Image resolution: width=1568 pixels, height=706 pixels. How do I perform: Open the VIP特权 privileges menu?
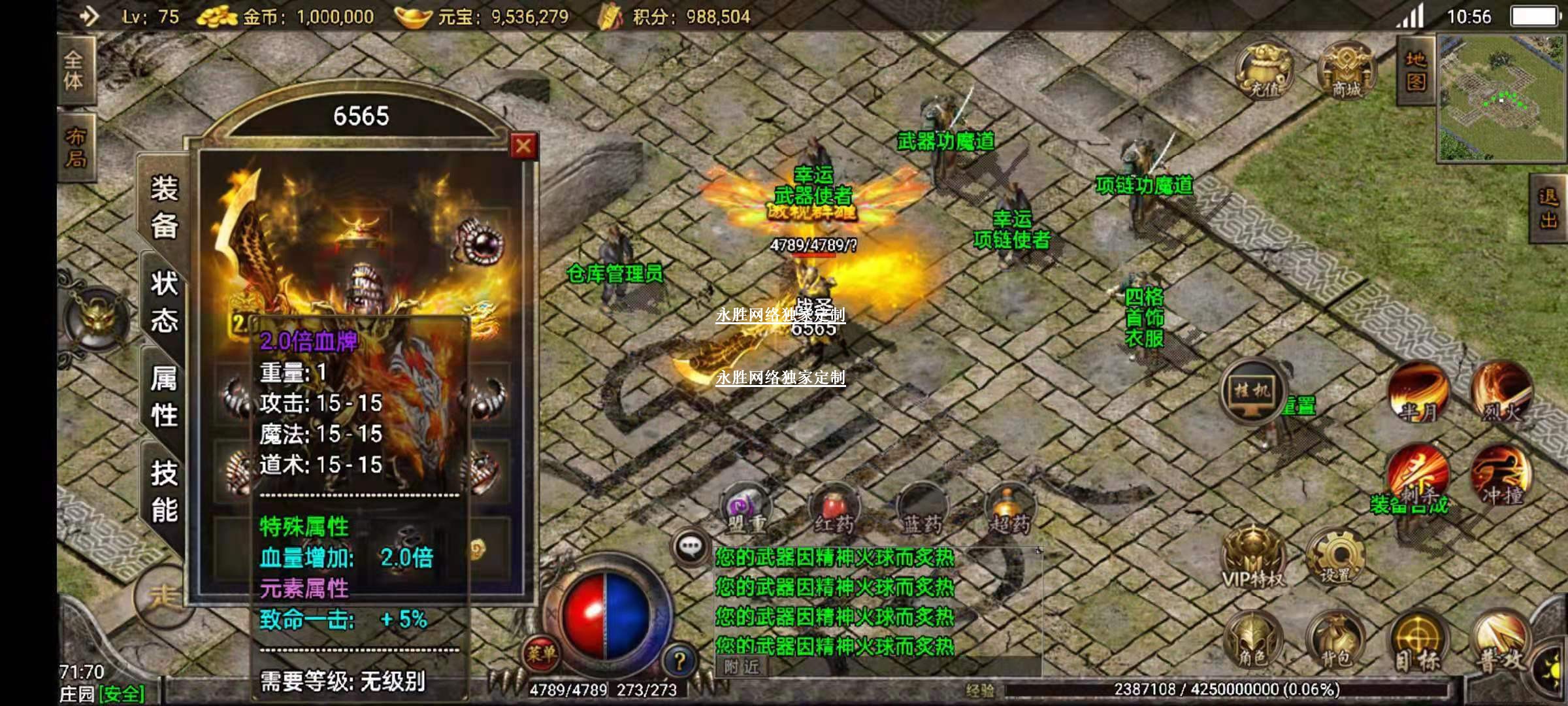pyautogui.click(x=1252, y=559)
